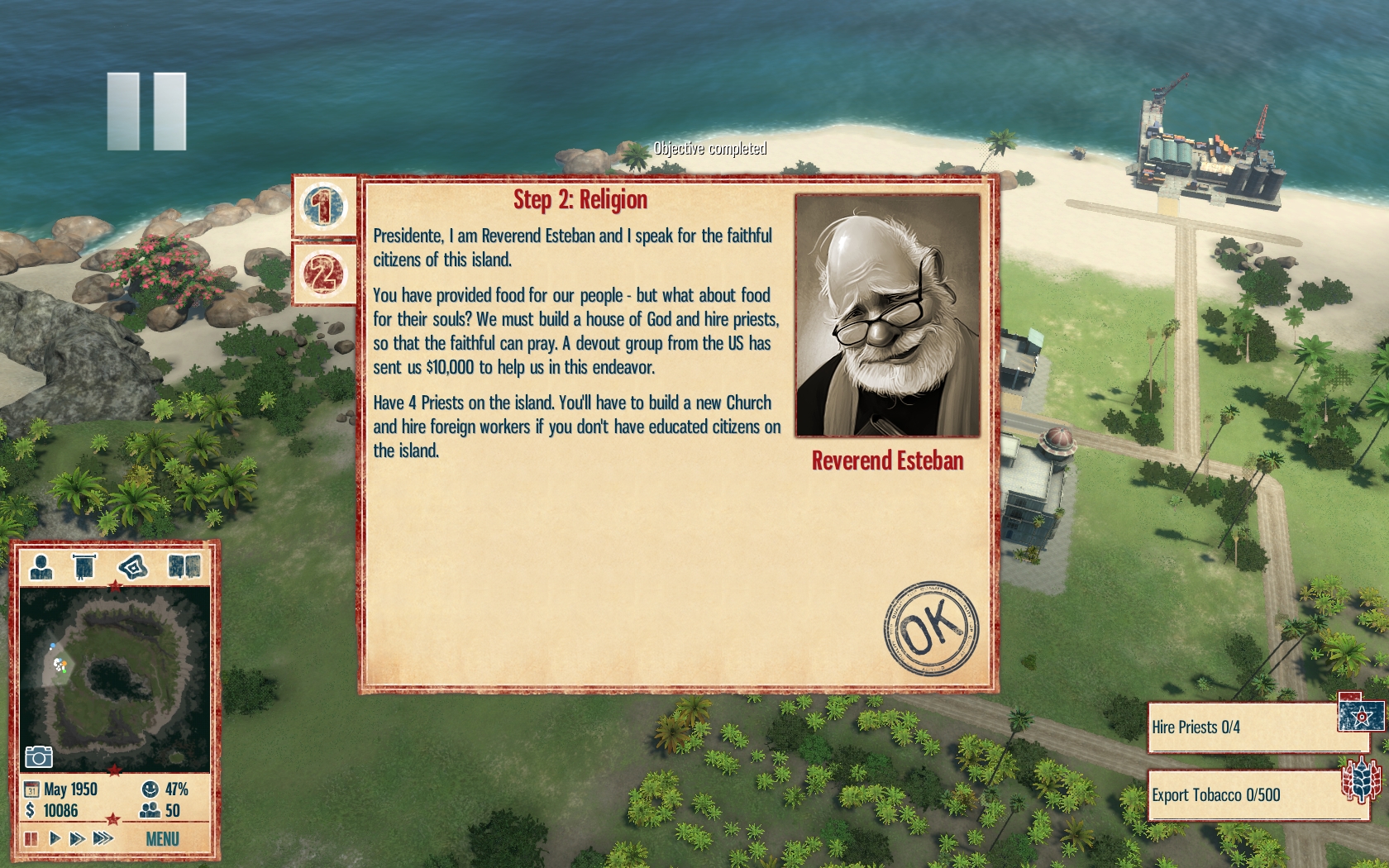Select the step 2 tab of the dialog
Screen dimensions: 1389x868
pyautogui.click(x=324, y=274)
